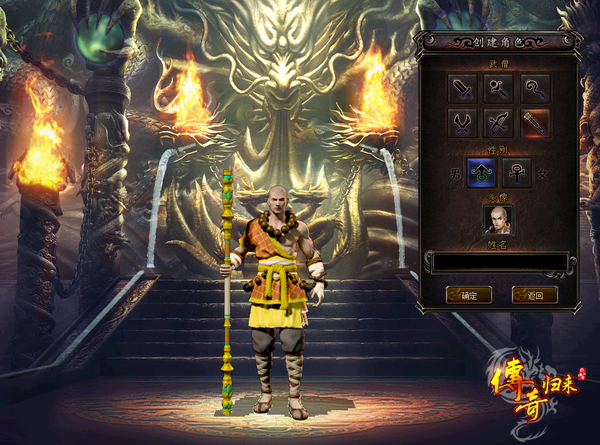Switch to the female gender symbol
This screenshot has width=600, height=445.
(517, 173)
